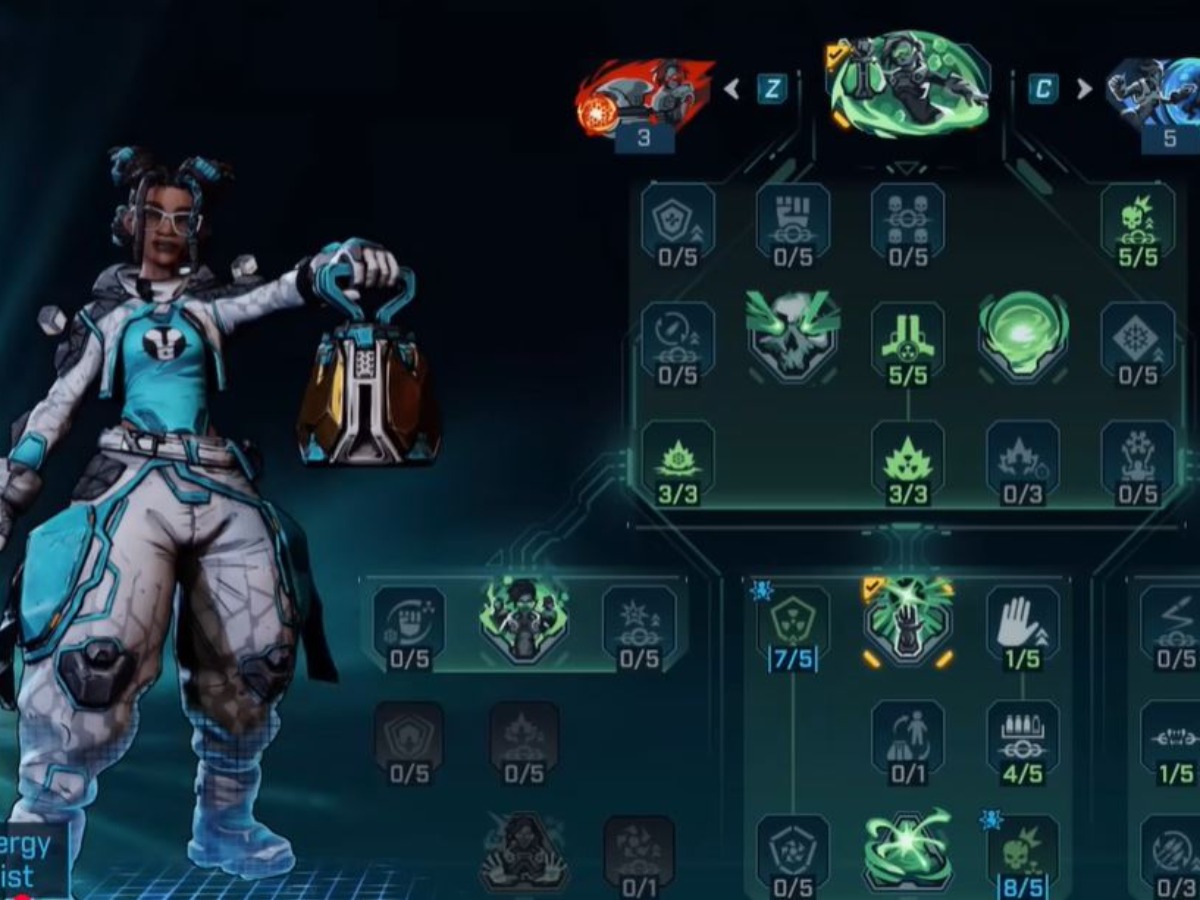Switch to the blue skill tree

(x=1155, y=95)
